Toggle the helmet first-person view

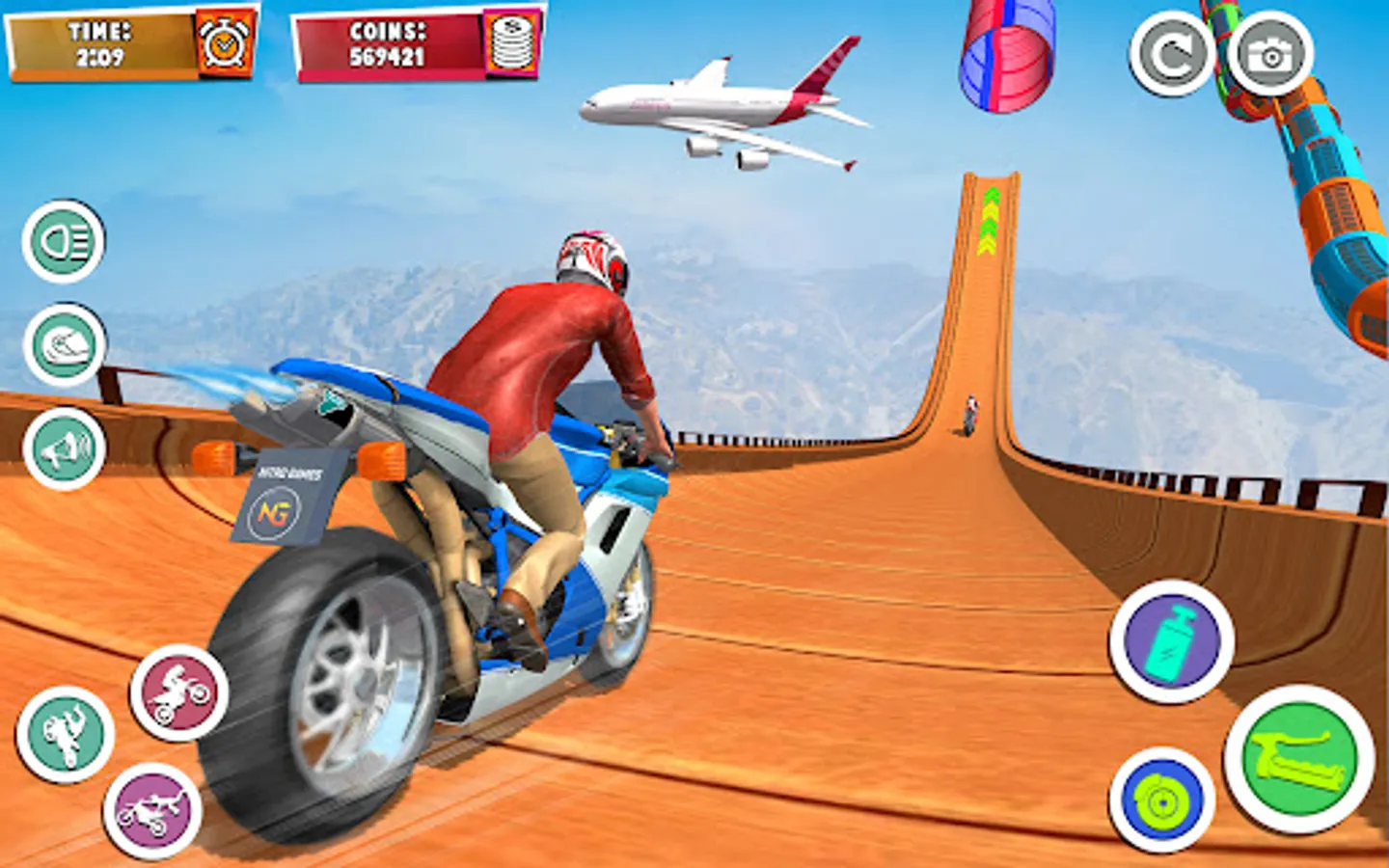point(66,341)
